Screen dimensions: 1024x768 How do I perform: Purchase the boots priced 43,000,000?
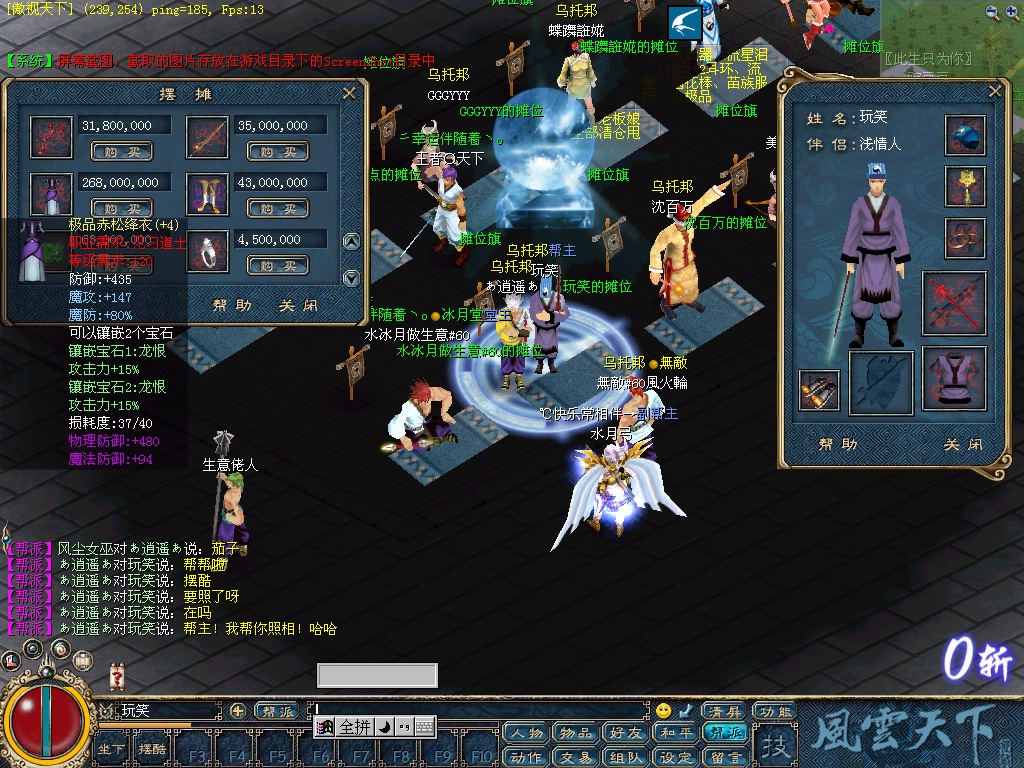(276, 209)
